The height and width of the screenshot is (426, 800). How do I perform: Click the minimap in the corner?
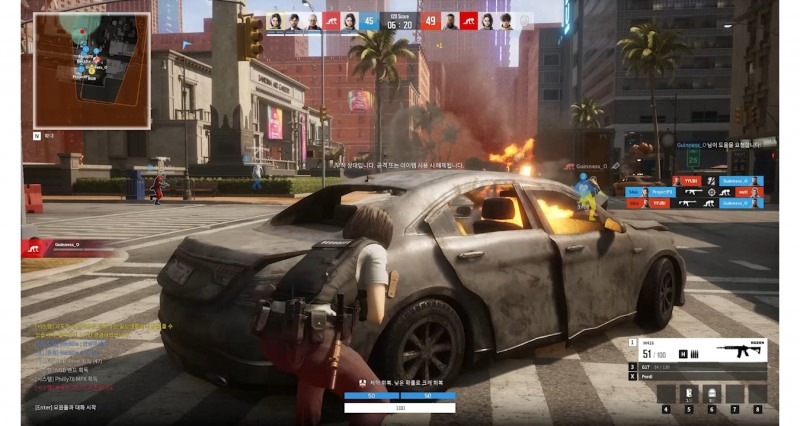tap(92, 70)
